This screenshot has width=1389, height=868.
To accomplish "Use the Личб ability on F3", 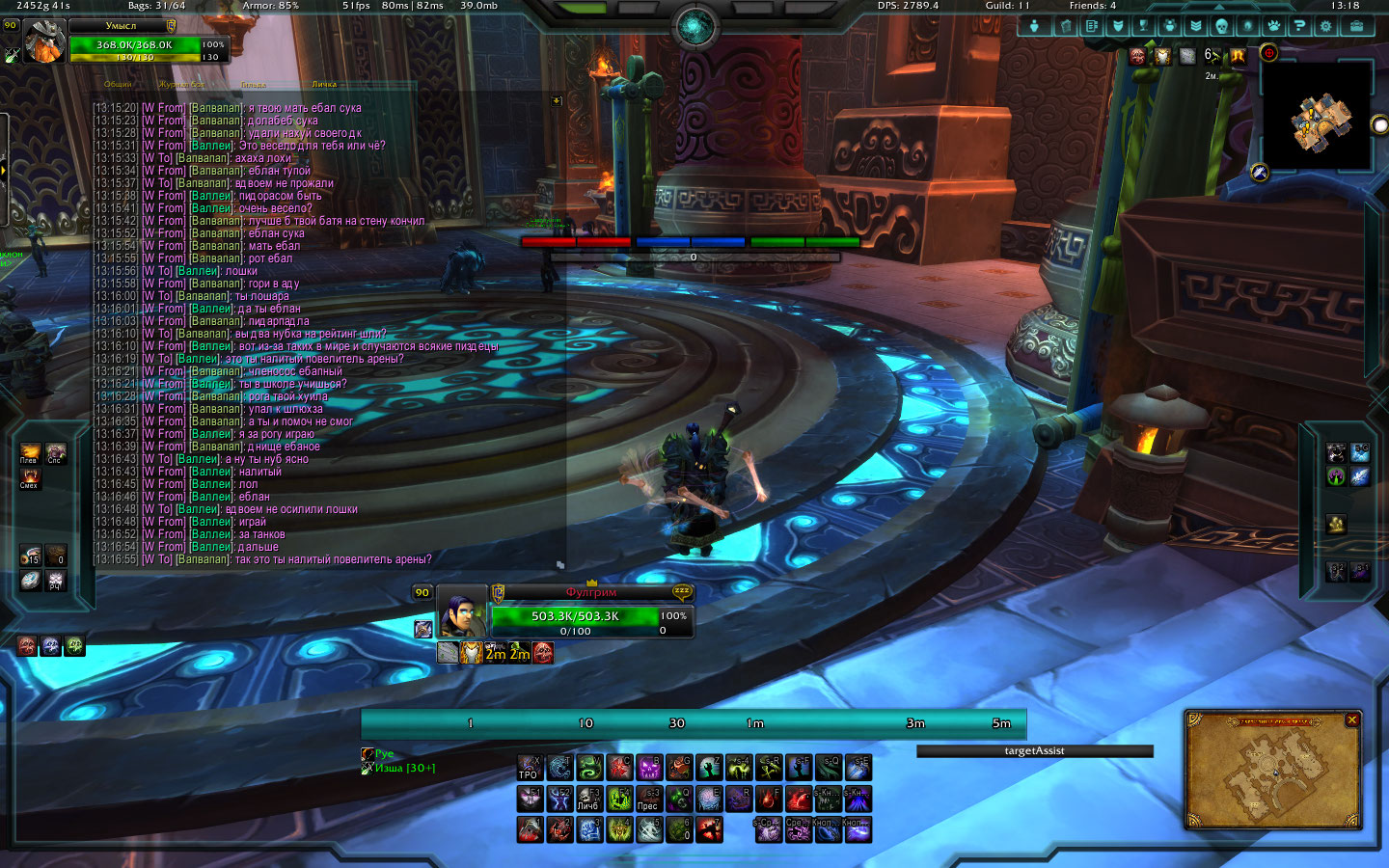I will 588,799.
